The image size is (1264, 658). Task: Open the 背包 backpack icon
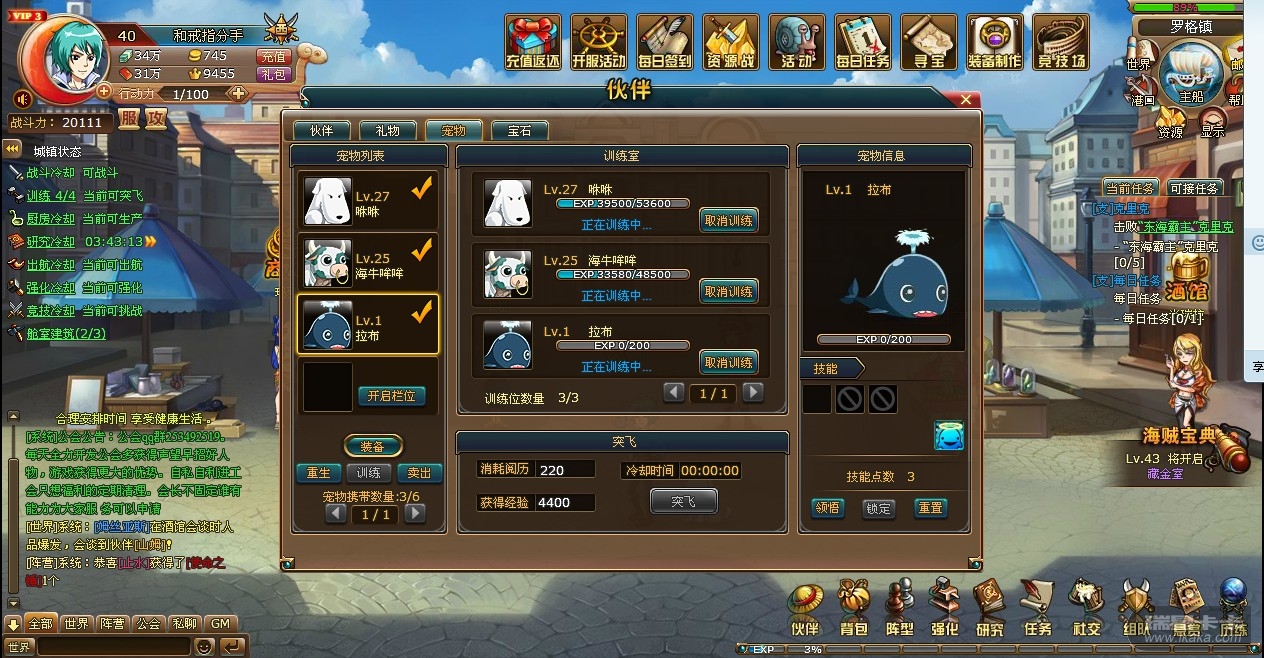(x=853, y=608)
